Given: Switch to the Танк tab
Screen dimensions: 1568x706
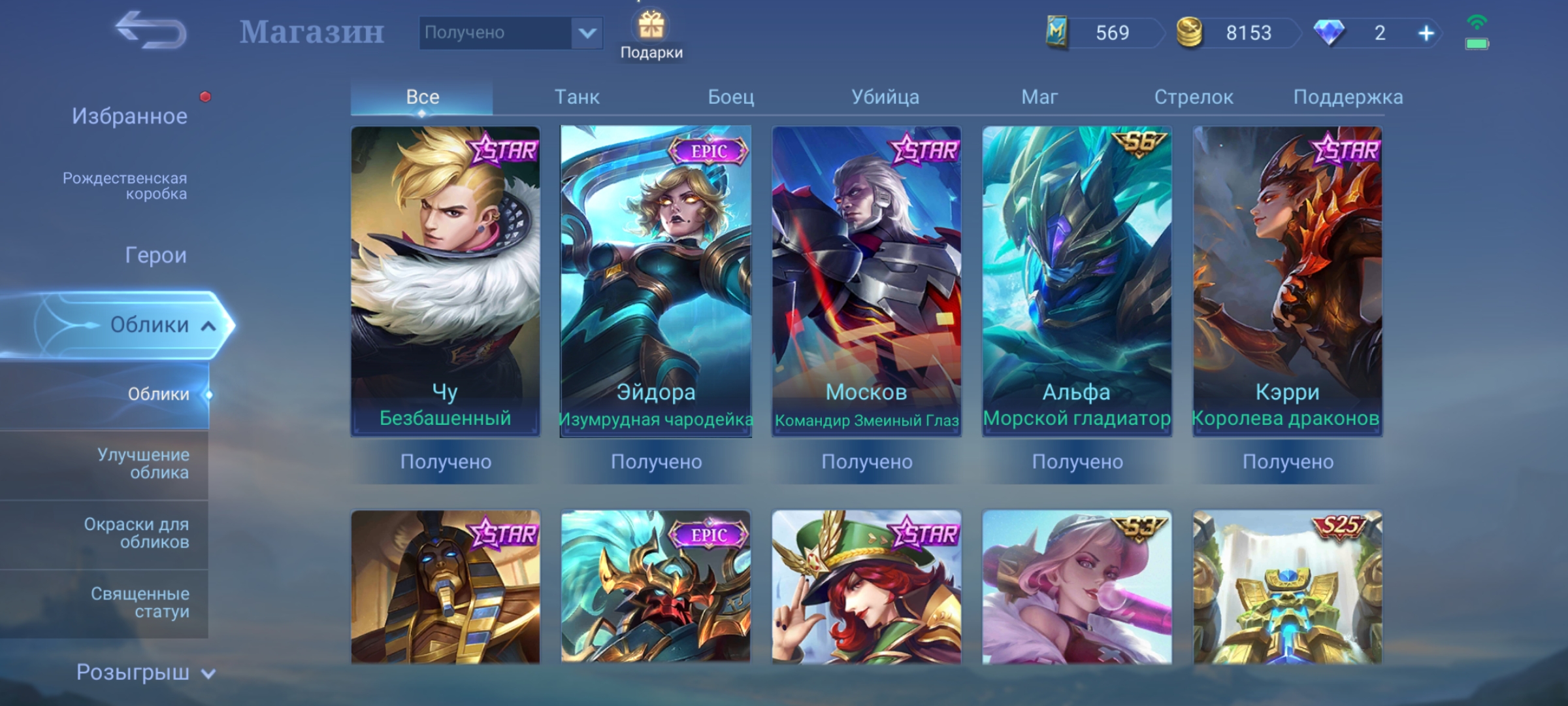Looking at the screenshot, I should 577,97.
